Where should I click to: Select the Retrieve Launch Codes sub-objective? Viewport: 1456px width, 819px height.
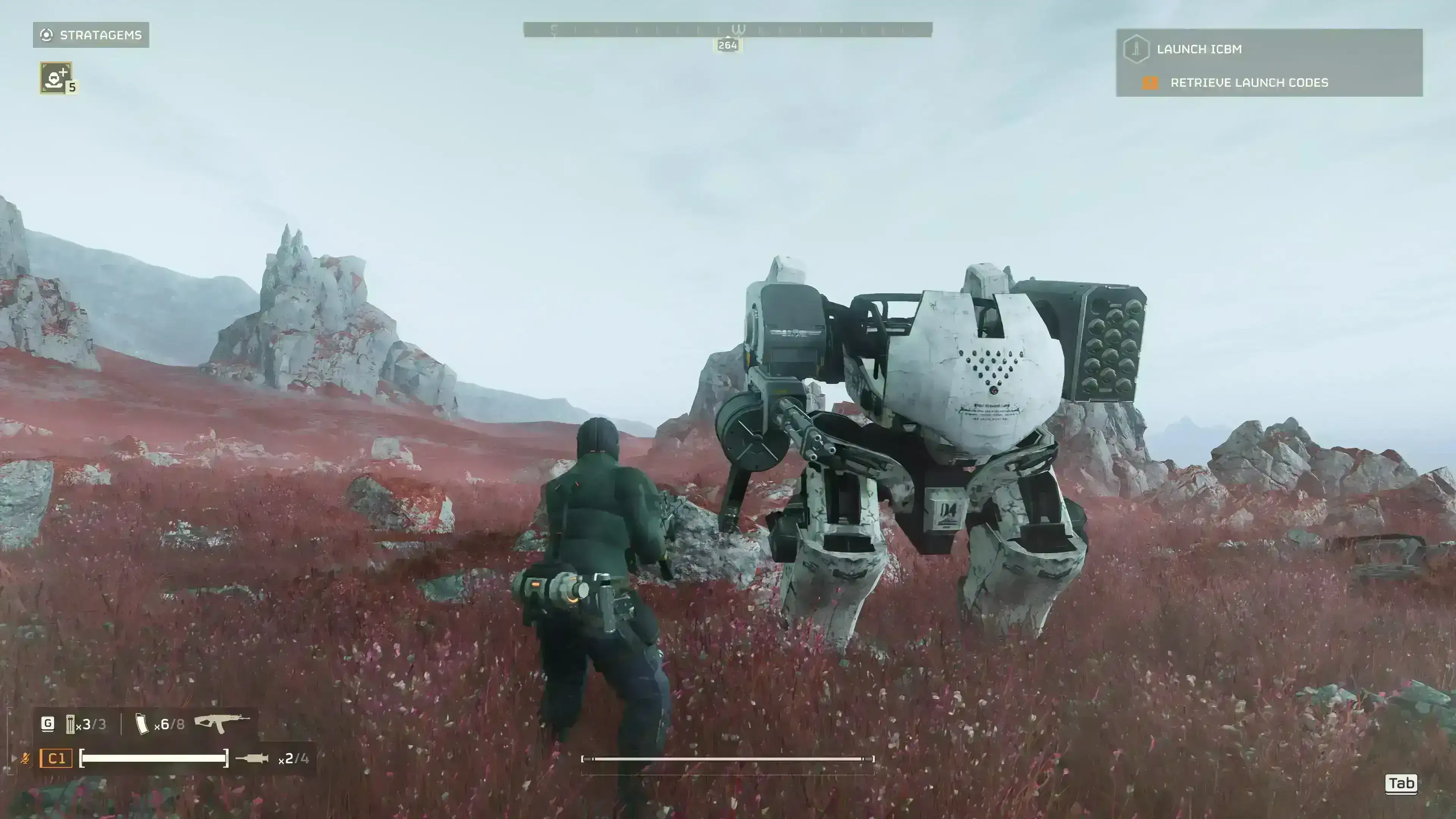click(1249, 83)
